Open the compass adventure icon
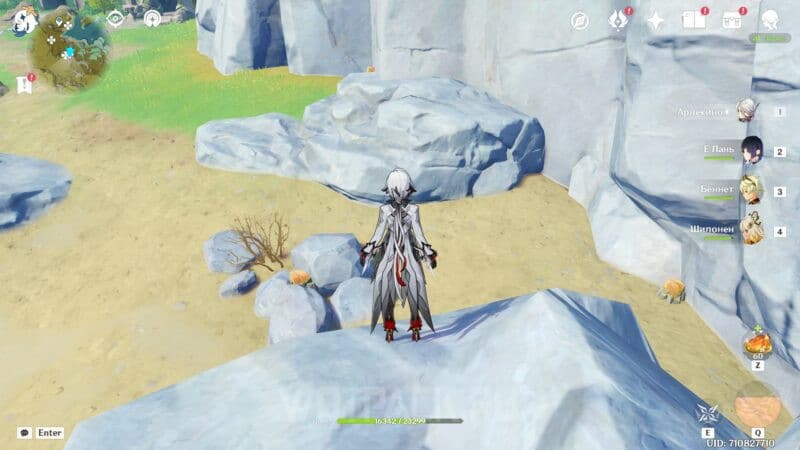Image resolution: width=800 pixels, height=450 pixels. click(x=580, y=21)
